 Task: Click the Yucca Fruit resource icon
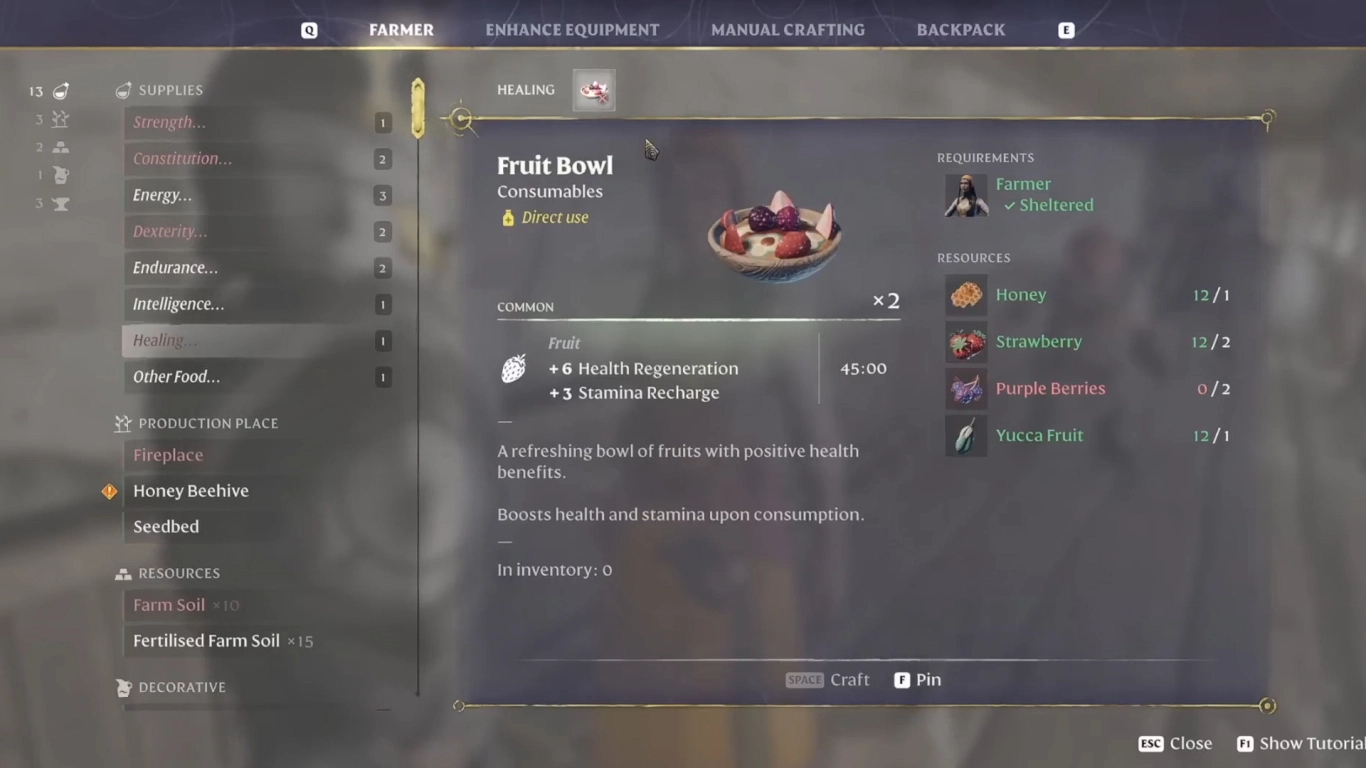pyautogui.click(x=965, y=435)
